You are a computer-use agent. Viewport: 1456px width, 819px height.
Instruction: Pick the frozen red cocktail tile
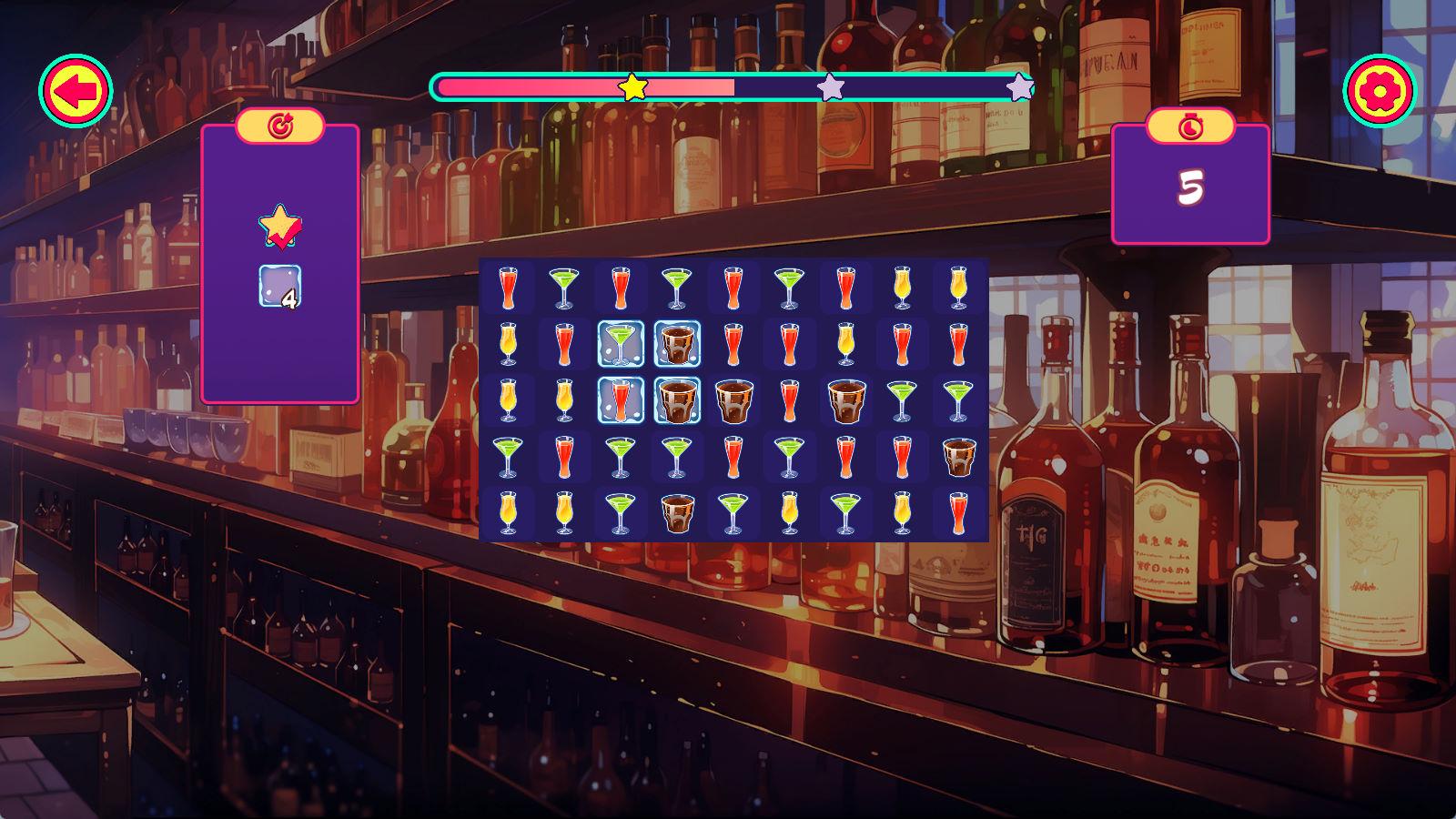coord(621,400)
